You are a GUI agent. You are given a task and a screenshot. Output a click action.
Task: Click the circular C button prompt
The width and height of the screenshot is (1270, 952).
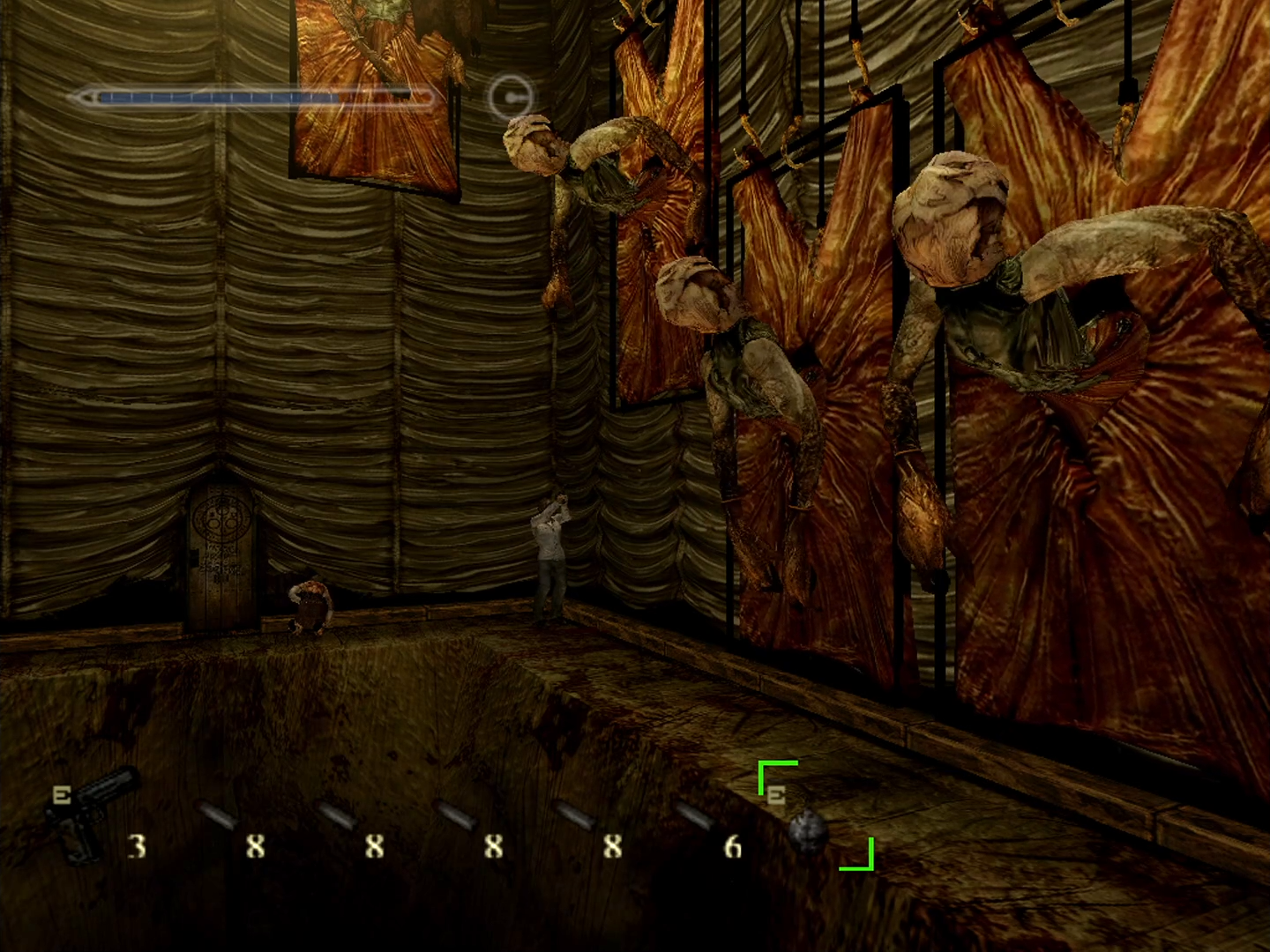tap(509, 97)
